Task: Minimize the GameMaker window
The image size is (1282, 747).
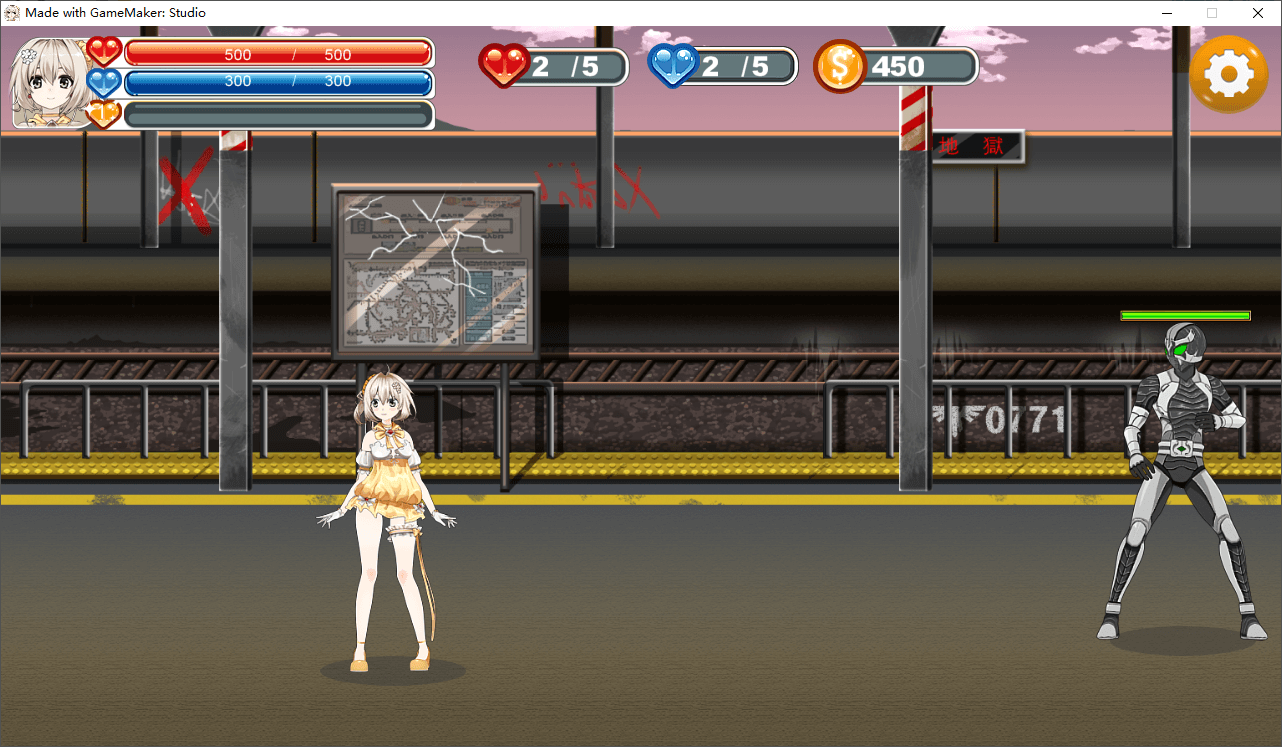Action: pyautogui.click(x=1166, y=13)
